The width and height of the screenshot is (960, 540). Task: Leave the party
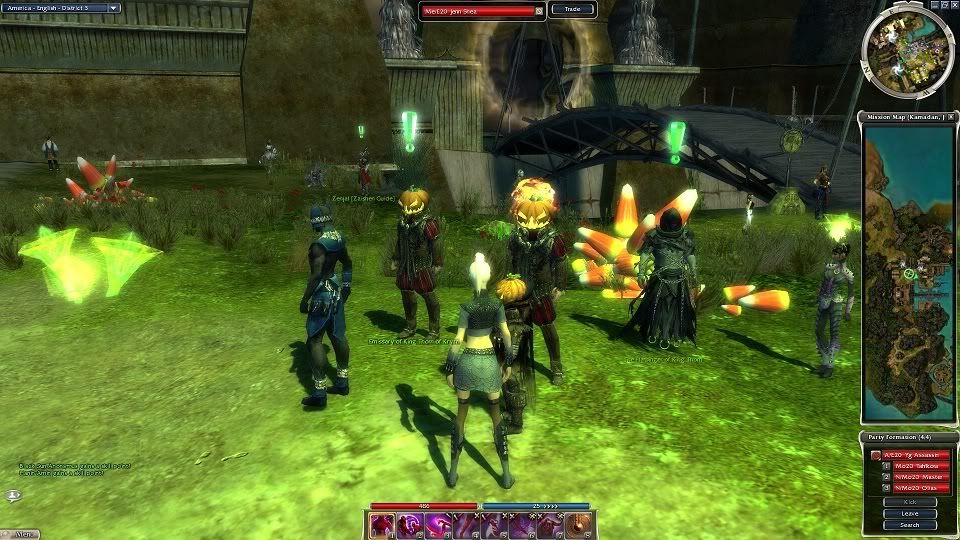coord(909,513)
